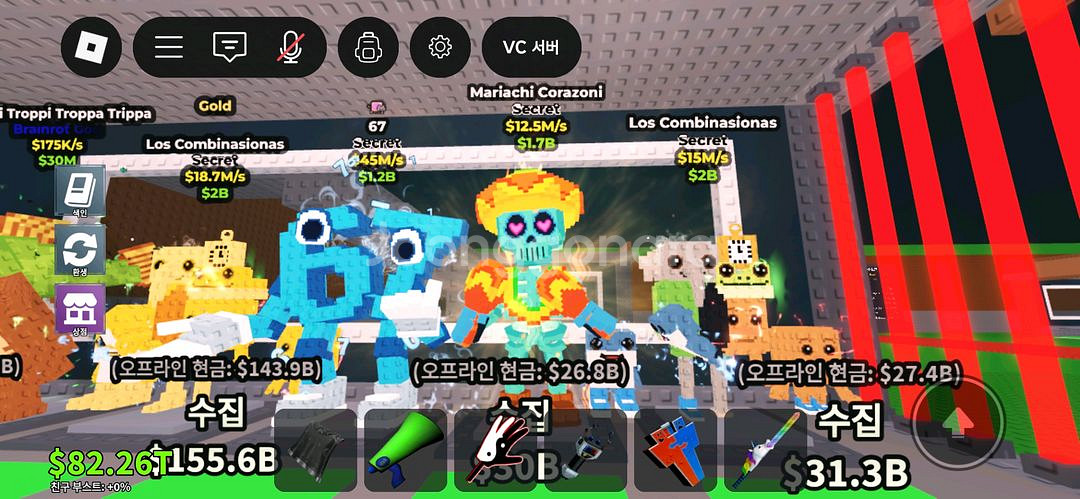Image resolution: width=1080 pixels, height=499 pixels.
Task: Toggle the muted microphone
Action: point(291,47)
